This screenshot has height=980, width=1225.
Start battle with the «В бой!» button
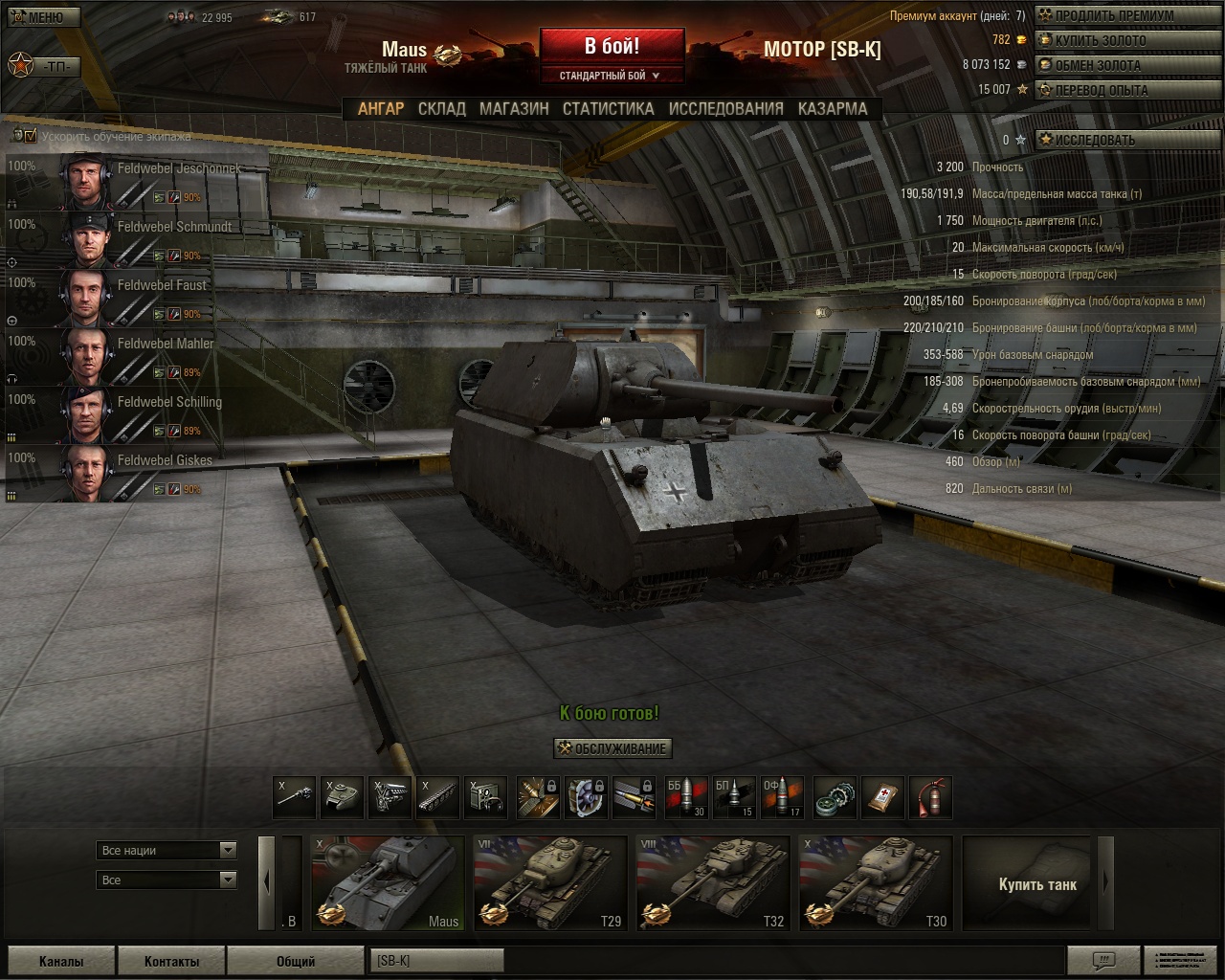(x=612, y=46)
